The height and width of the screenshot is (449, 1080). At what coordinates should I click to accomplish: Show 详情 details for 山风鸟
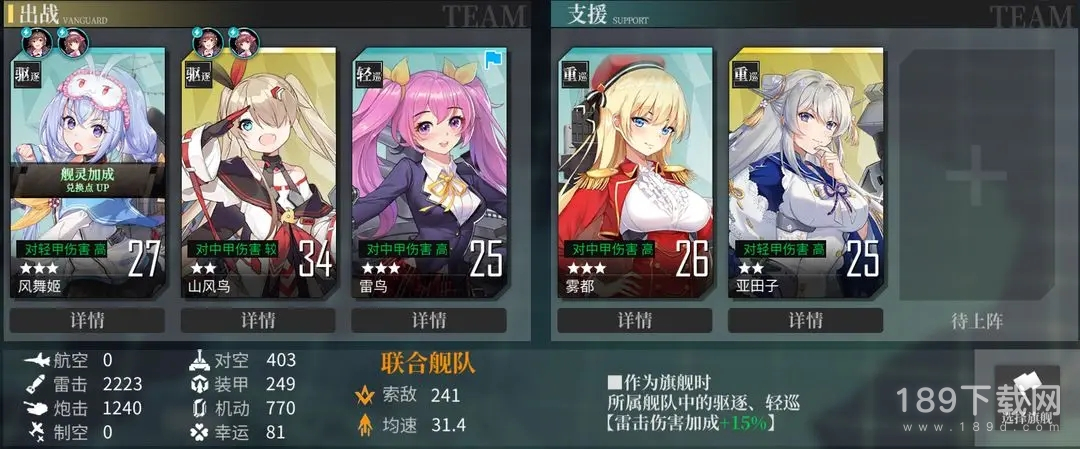click(x=258, y=321)
